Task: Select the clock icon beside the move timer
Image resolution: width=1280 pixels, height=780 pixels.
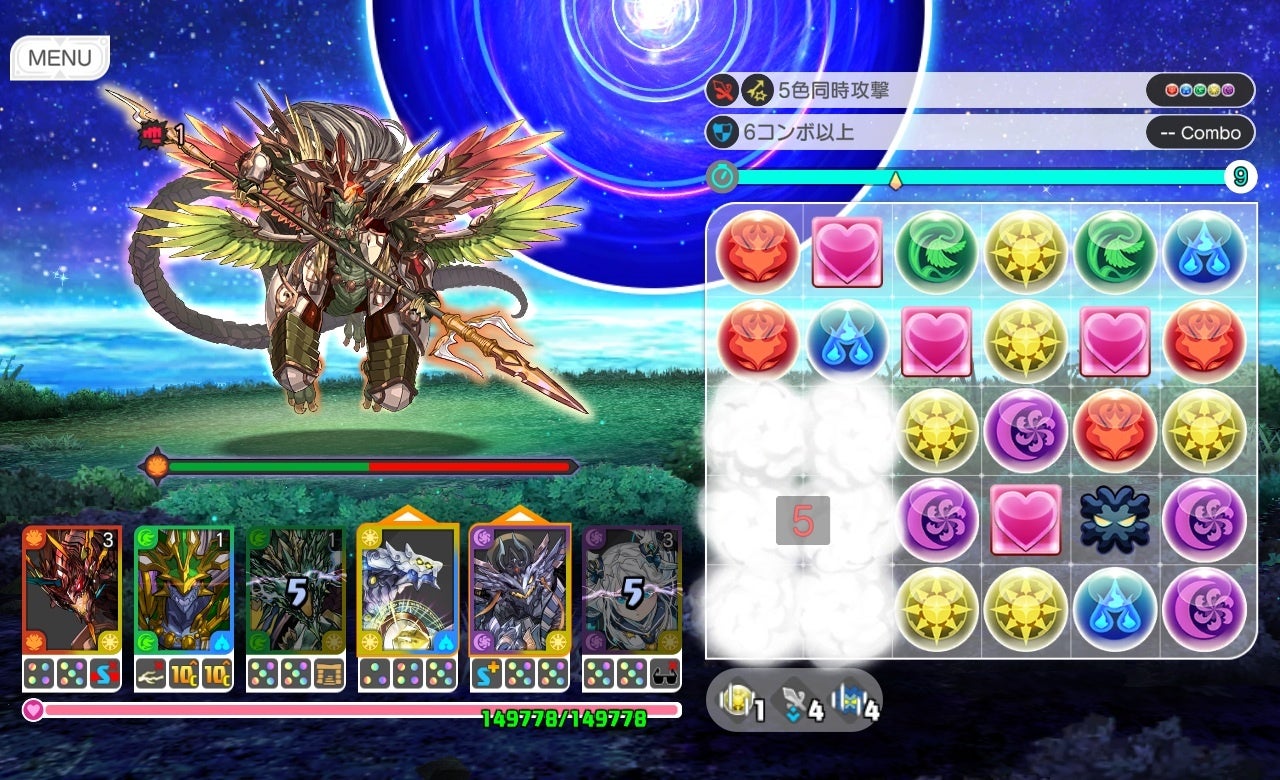Action: 722,176
